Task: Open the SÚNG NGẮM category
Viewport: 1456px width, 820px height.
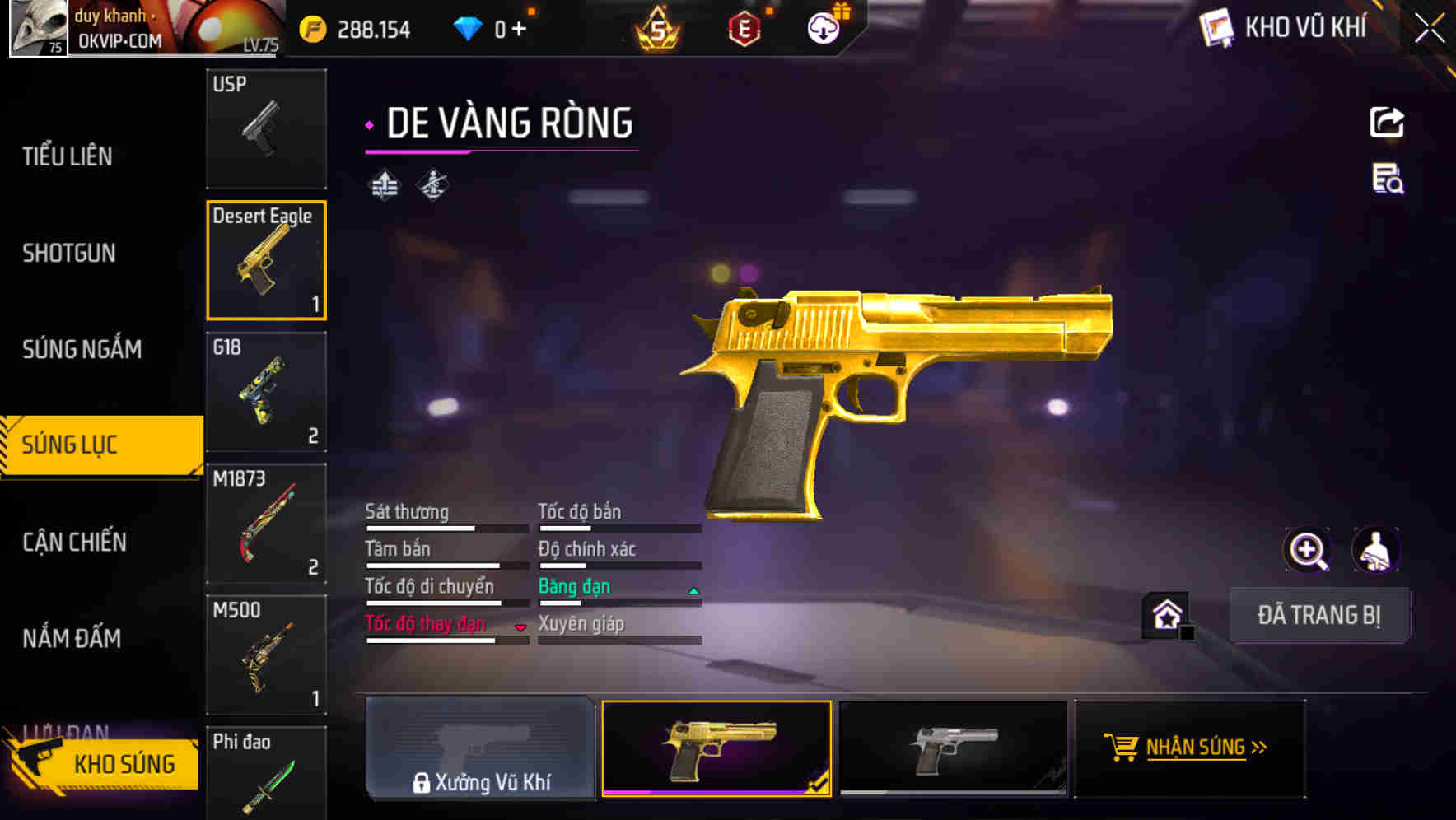Action: (x=82, y=349)
